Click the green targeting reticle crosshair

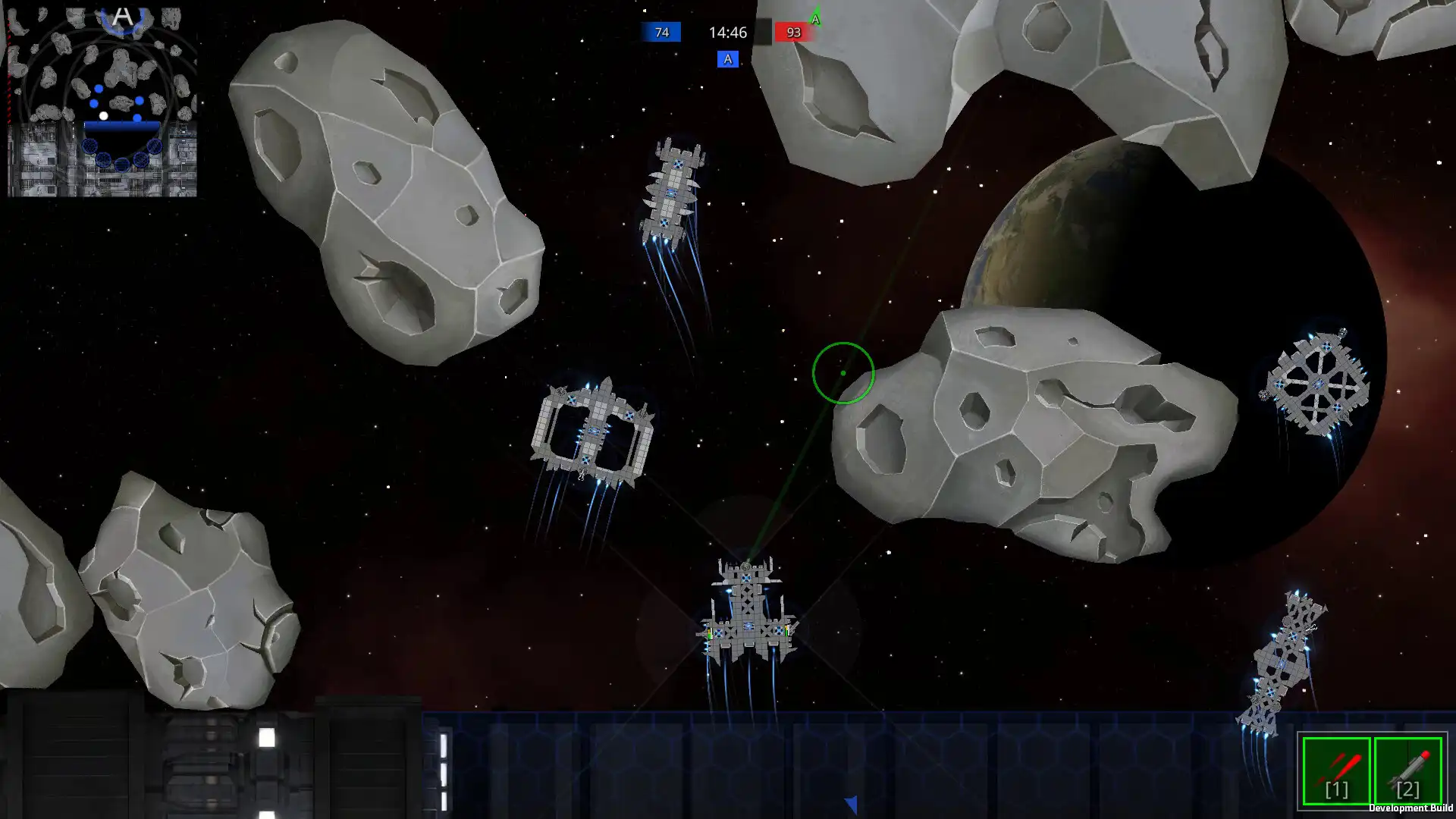pos(843,374)
